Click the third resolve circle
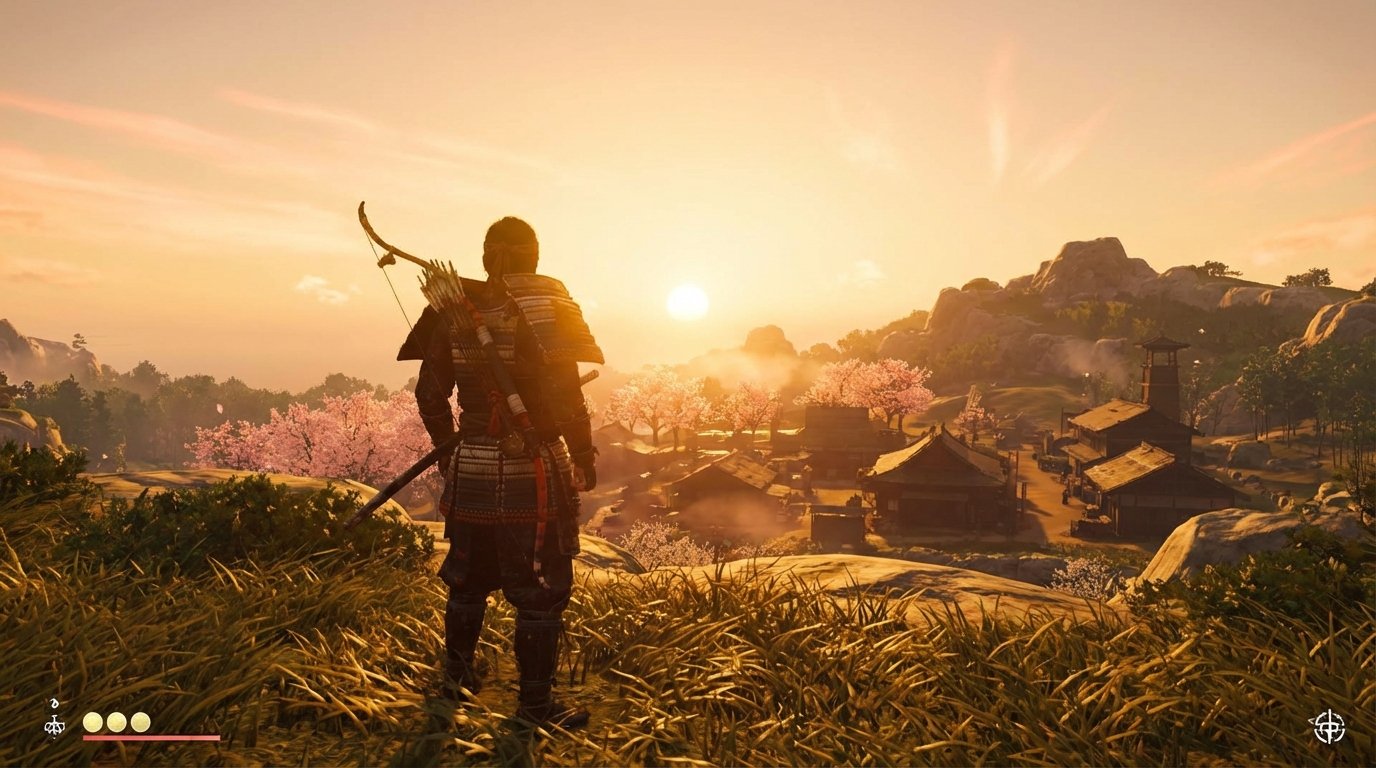Image resolution: width=1376 pixels, height=768 pixels. [x=141, y=721]
